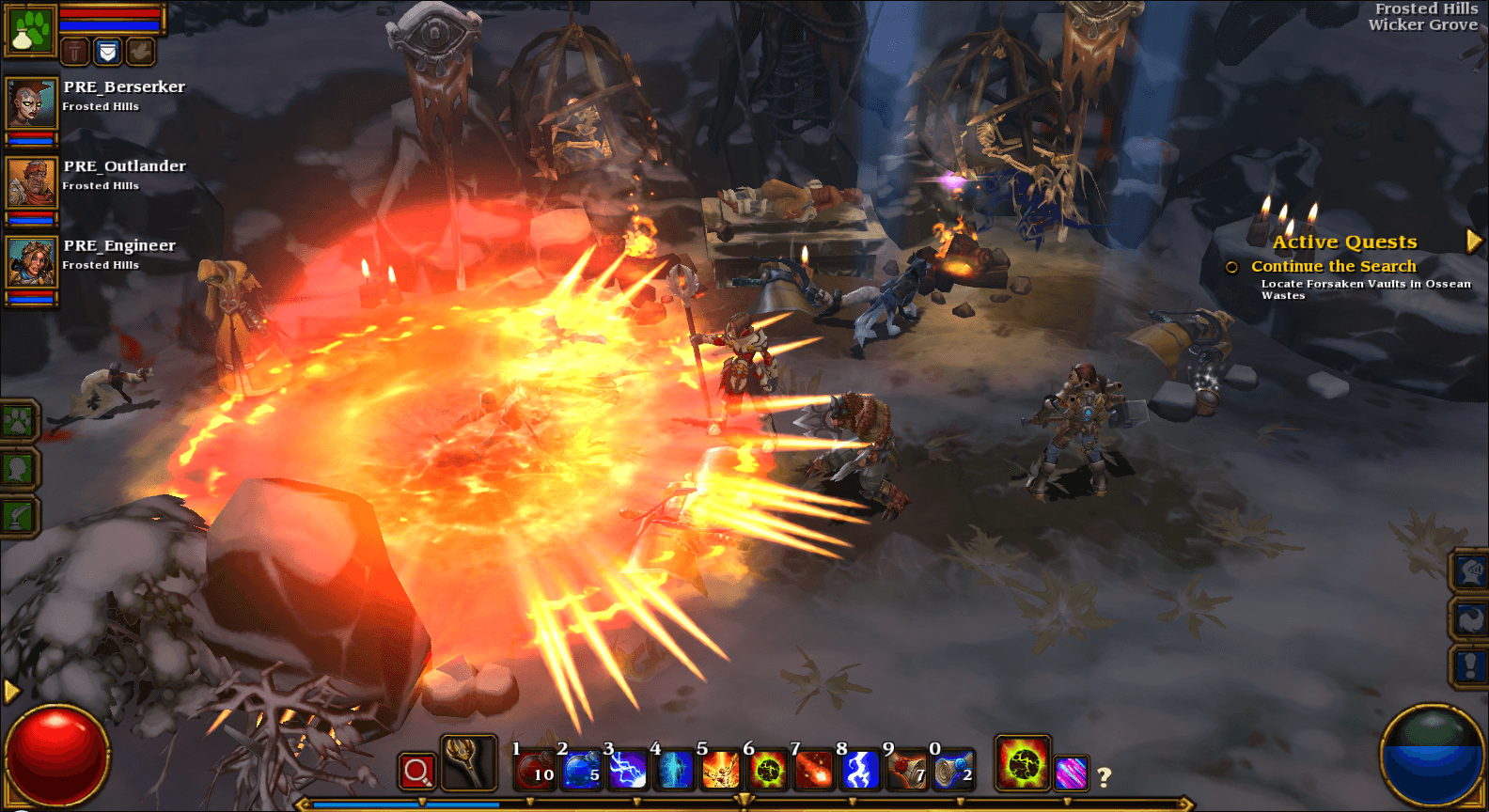
Task: Select the PRE_Outlander party portrait
Action: 31,182
